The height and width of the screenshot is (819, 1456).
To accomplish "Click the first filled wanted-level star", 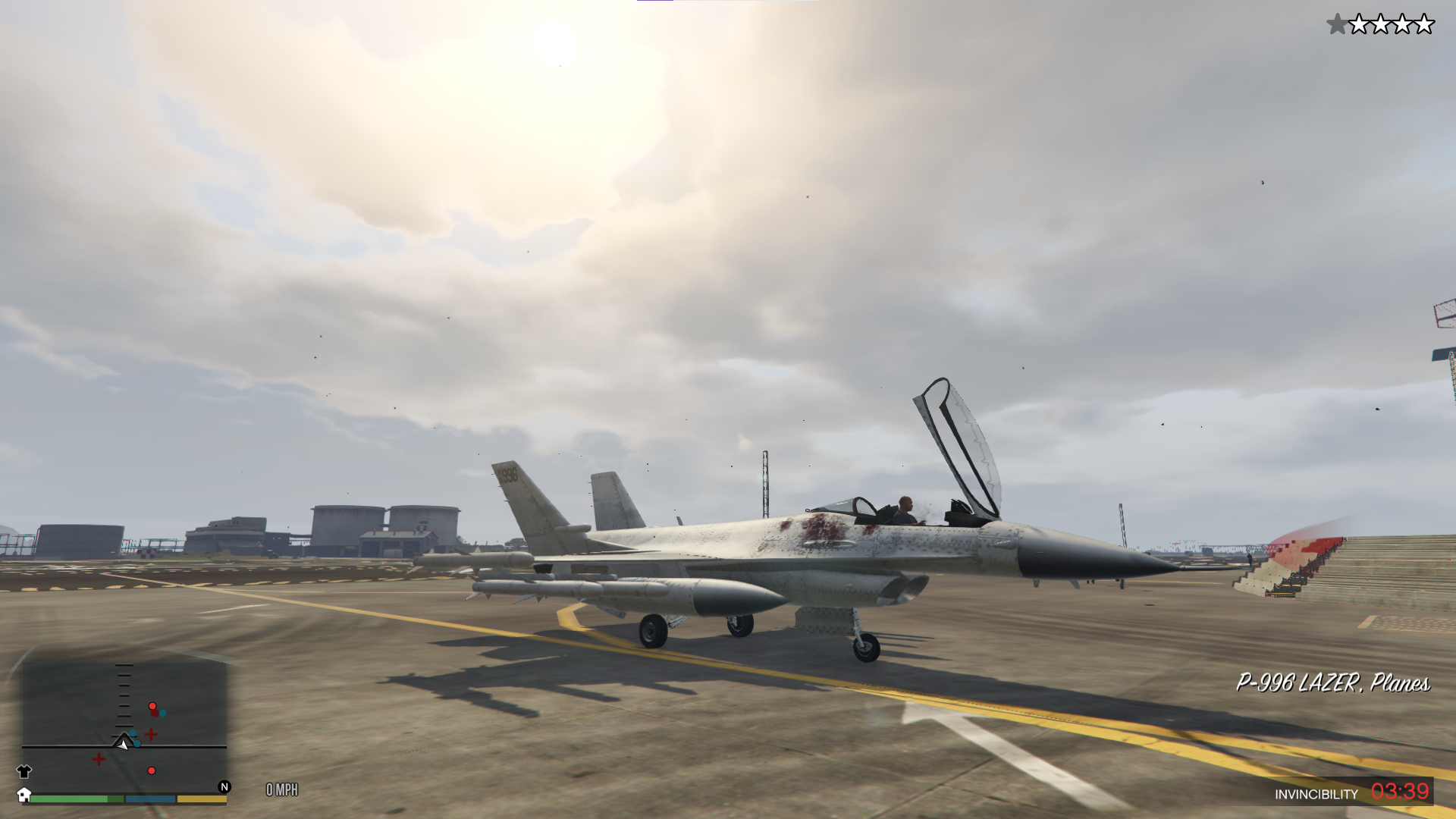I will [x=1337, y=24].
